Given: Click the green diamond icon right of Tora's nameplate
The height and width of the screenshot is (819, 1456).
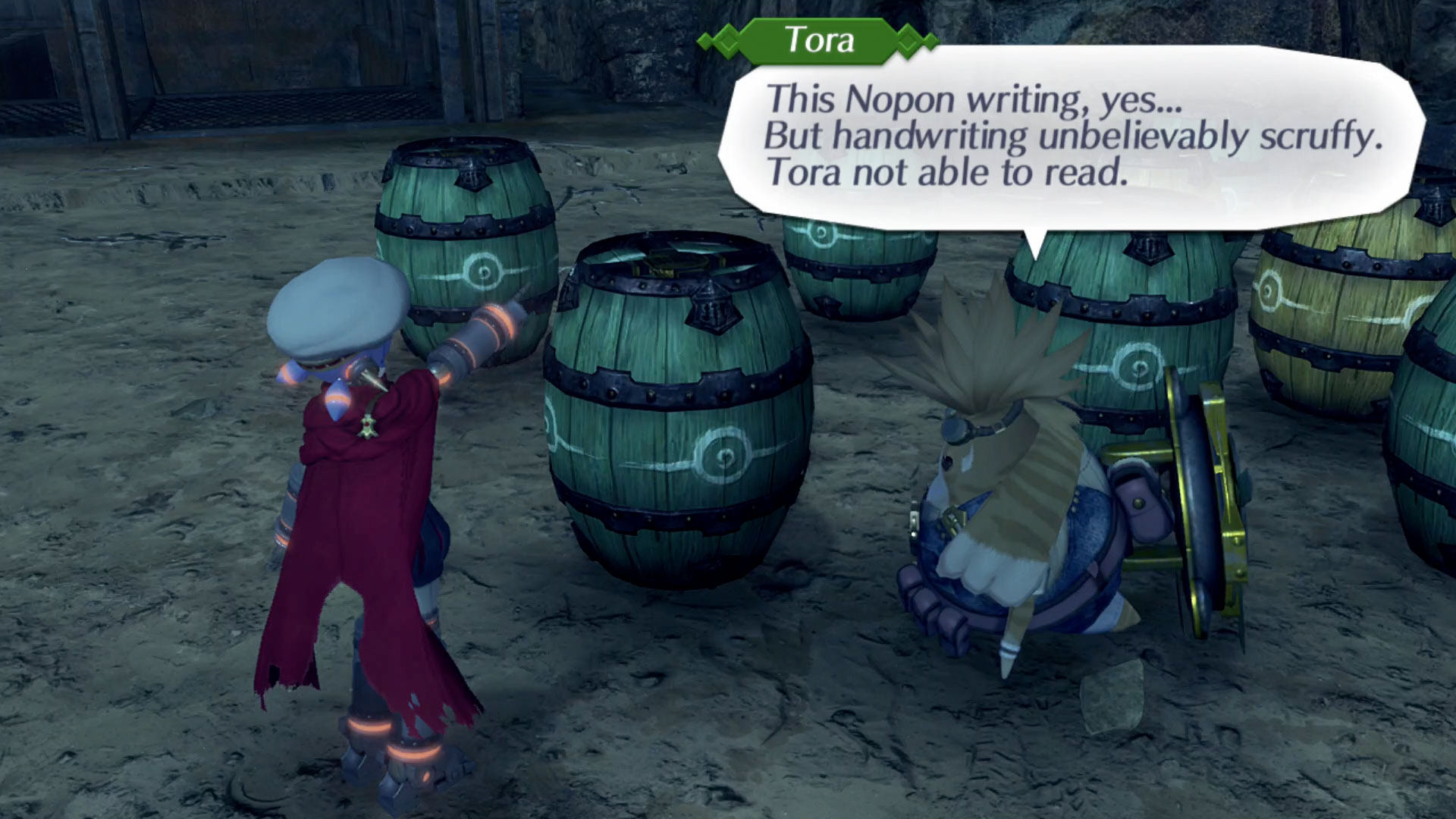Looking at the screenshot, I should pyautogui.click(x=908, y=42).
